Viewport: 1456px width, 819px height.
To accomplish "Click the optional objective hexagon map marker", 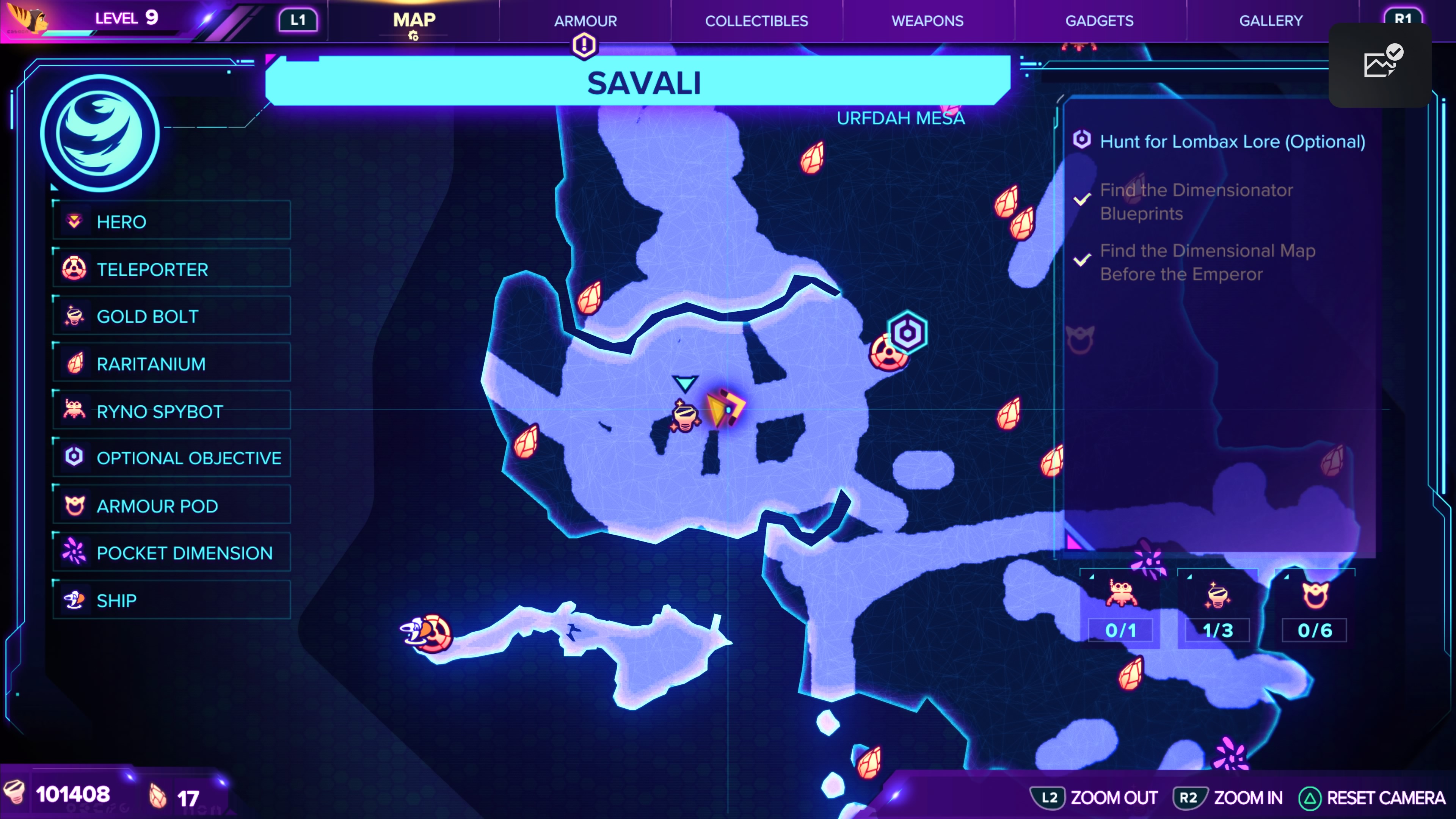I will tap(907, 333).
